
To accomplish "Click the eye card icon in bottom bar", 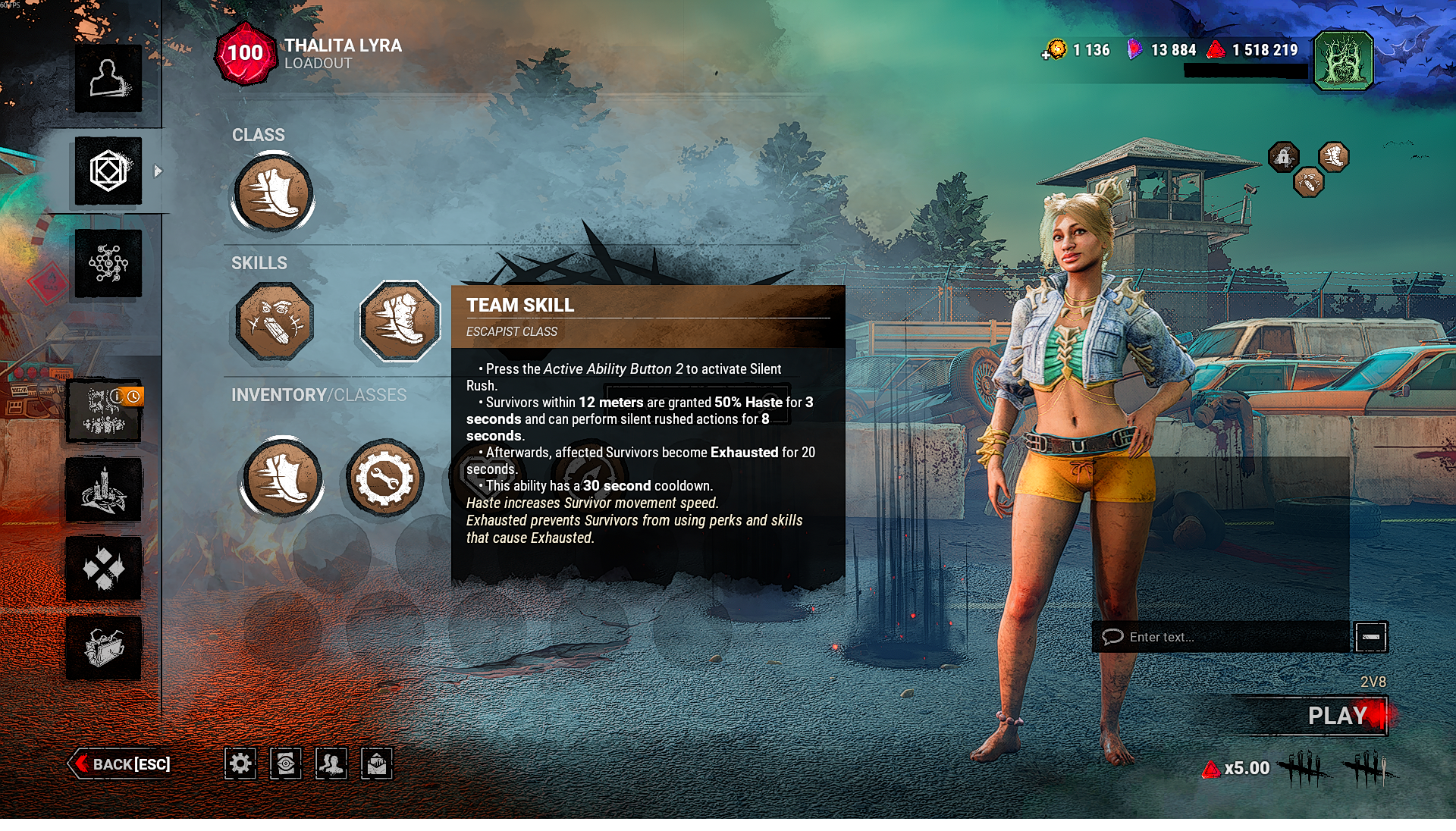I will click(286, 764).
